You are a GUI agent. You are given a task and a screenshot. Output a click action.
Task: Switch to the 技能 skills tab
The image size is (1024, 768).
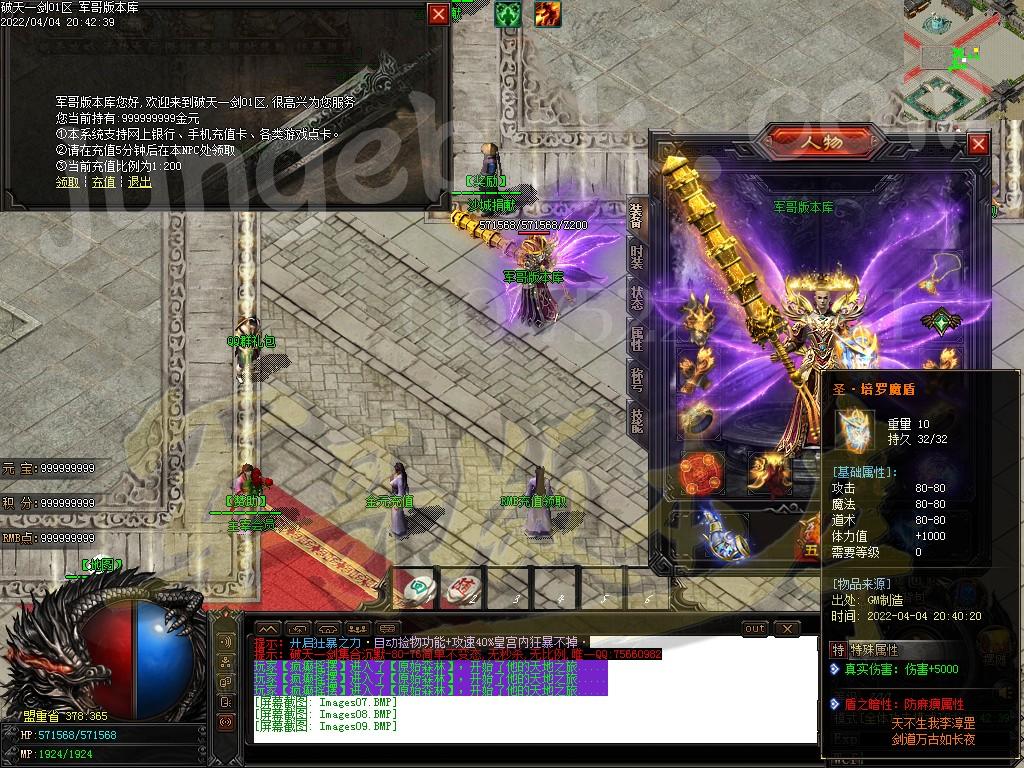click(x=636, y=418)
